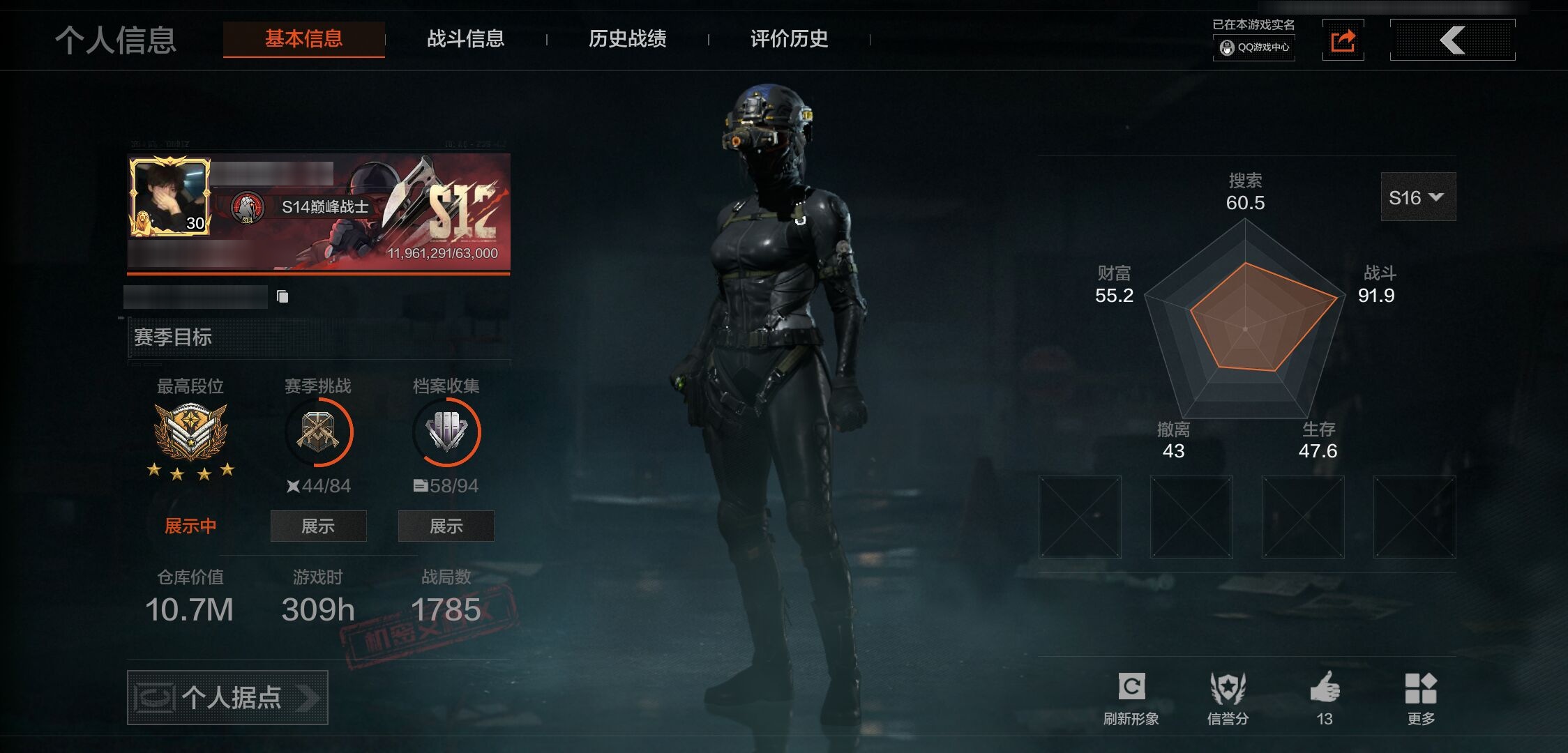Select the 最高段位 rank emblem
Viewport: 1568px width, 753px height.
pyautogui.click(x=190, y=432)
